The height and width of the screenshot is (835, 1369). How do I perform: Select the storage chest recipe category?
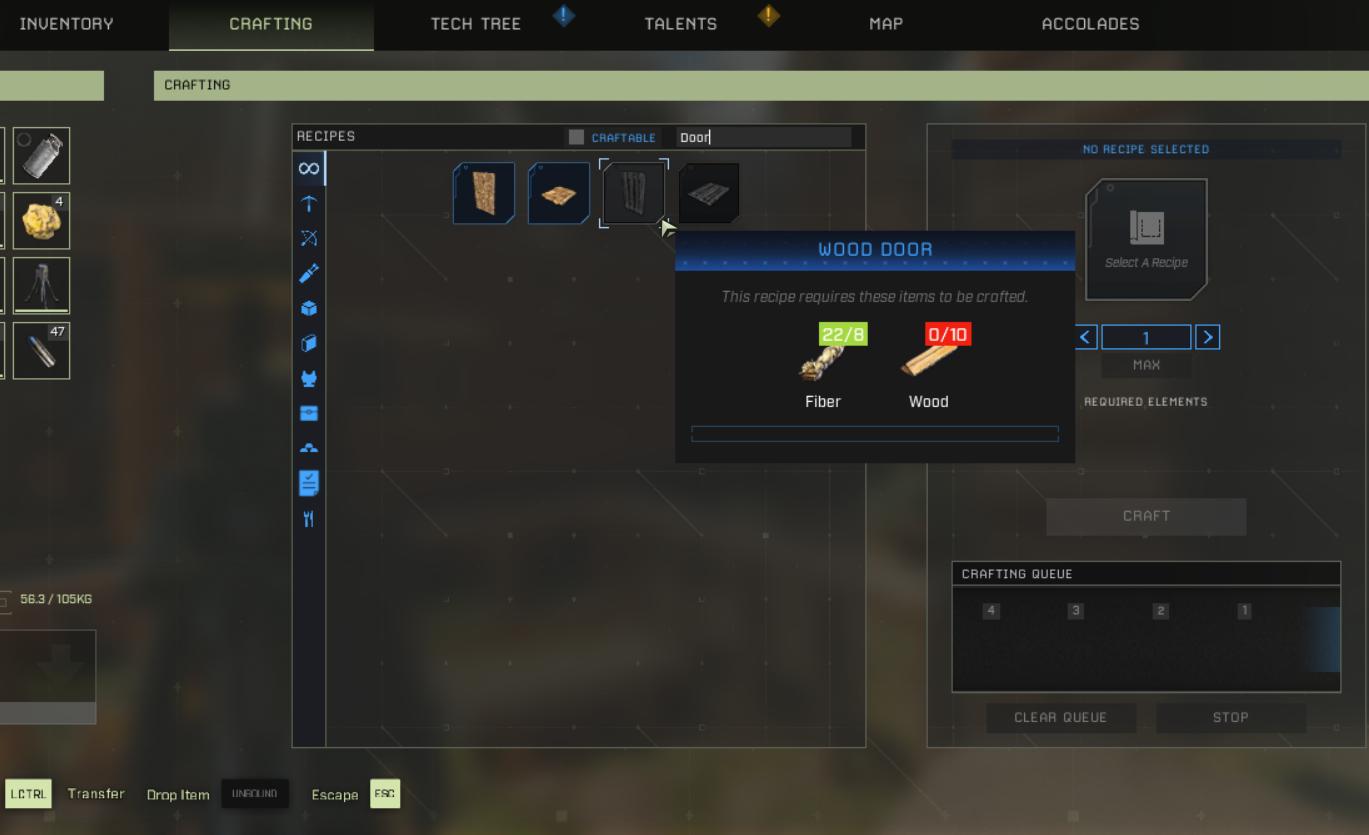coord(310,413)
